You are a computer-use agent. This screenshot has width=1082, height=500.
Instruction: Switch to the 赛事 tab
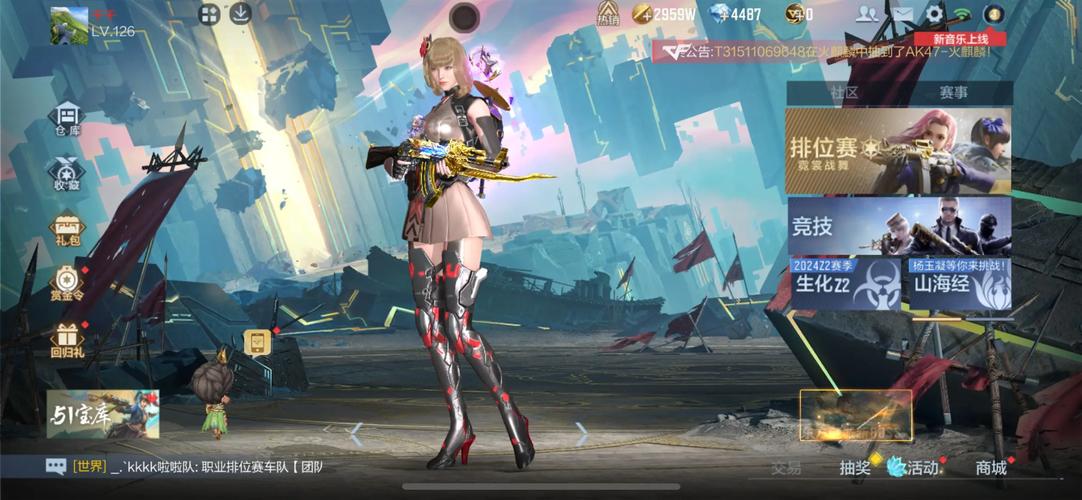coord(953,92)
